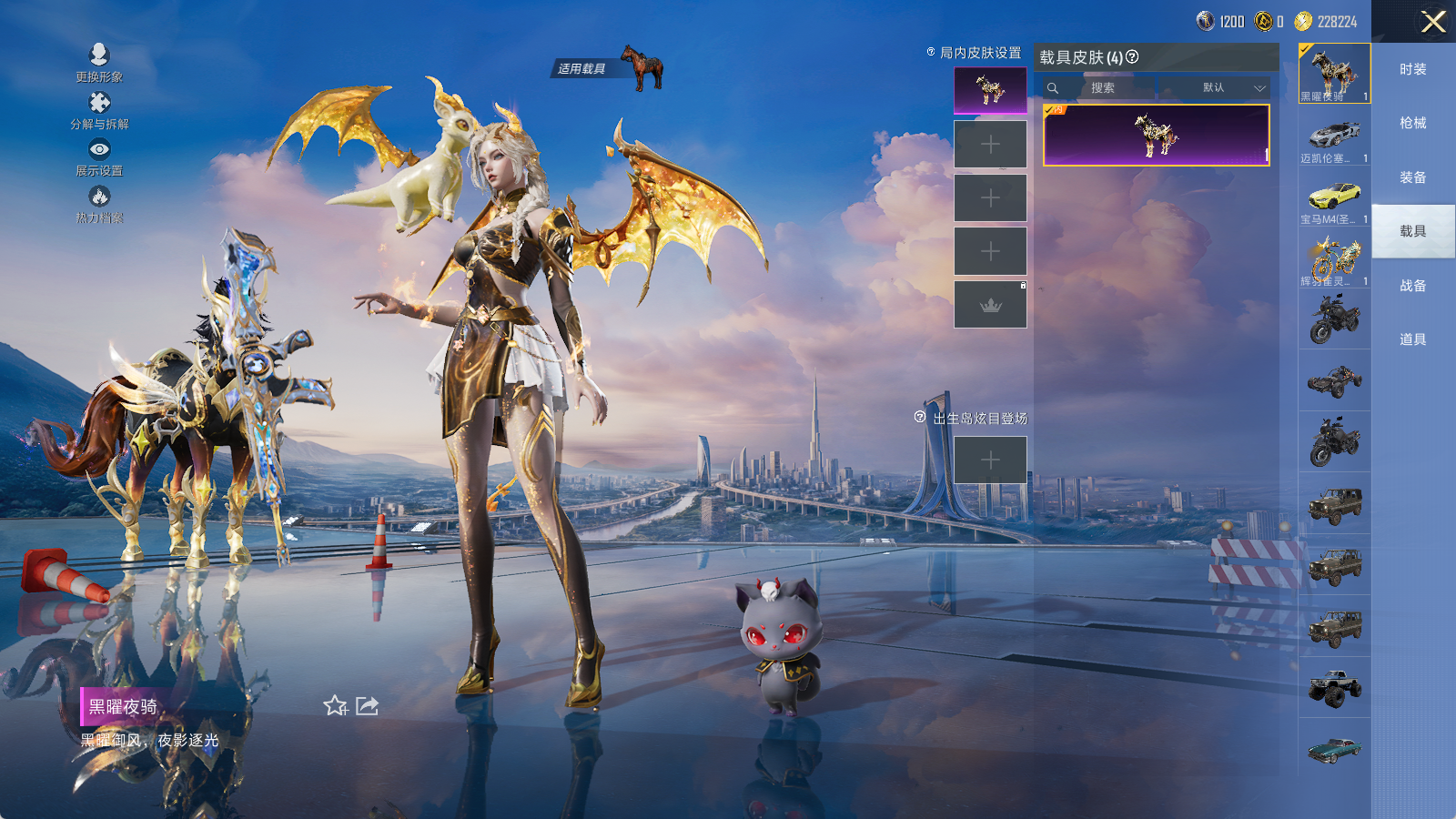Switch to the 时装 tab

click(x=1412, y=69)
